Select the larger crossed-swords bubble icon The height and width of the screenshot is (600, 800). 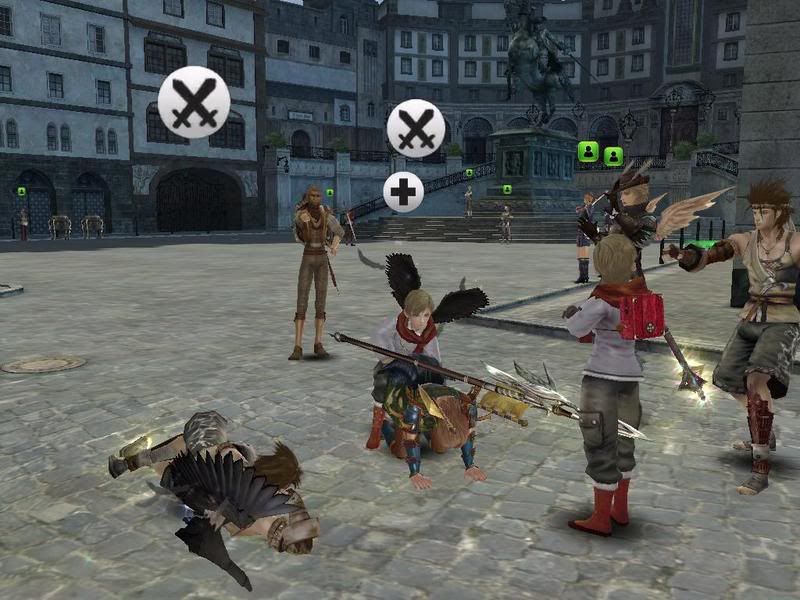pos(194,102)
